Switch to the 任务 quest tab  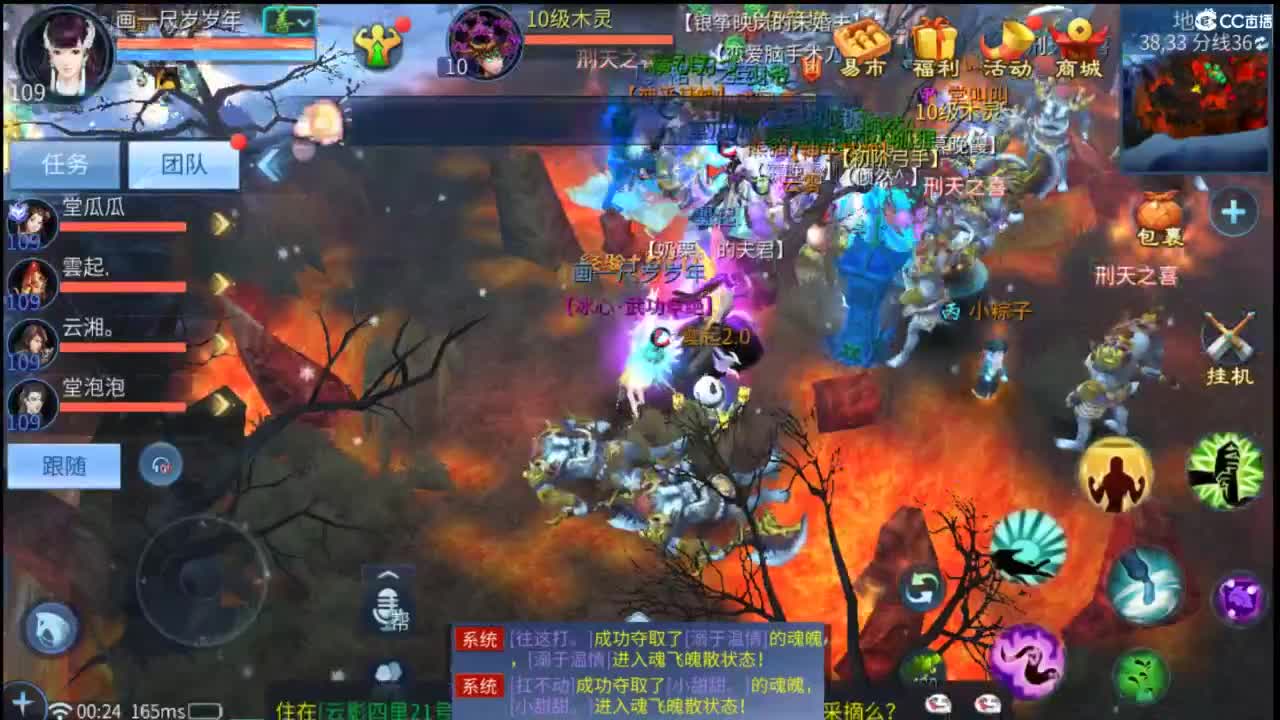click(62, 165)
